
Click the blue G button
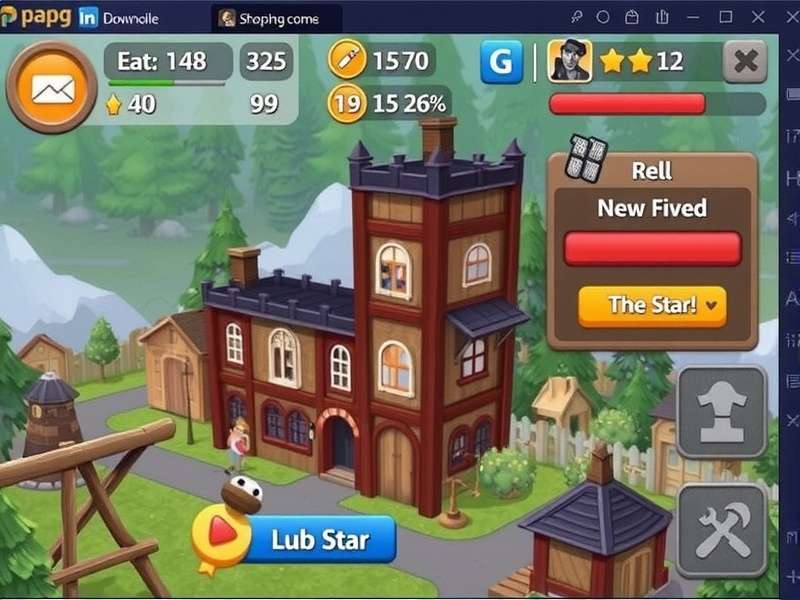tap(501, 63)
